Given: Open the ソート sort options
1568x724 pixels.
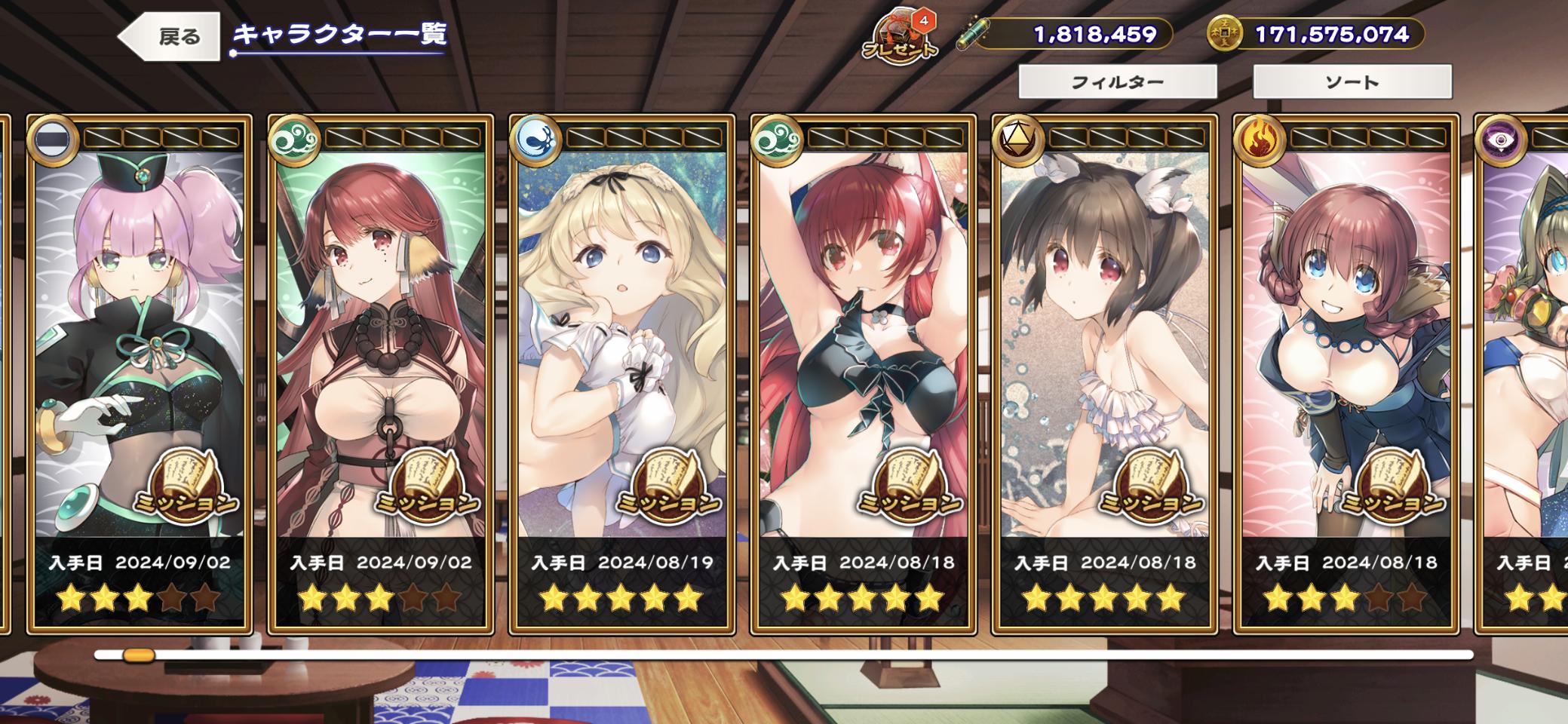Looking at the screenshot, I should 1352,81.
